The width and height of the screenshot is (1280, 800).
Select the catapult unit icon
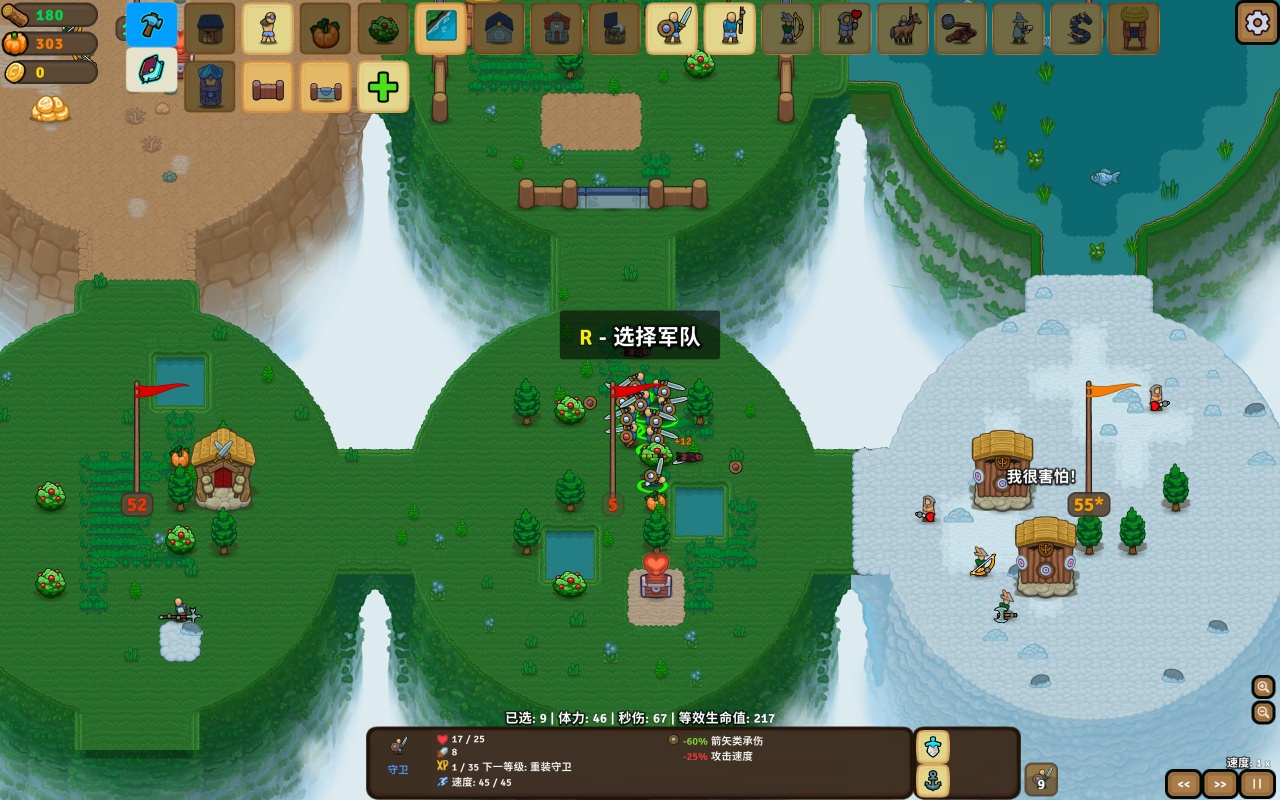tap(960, 29)
